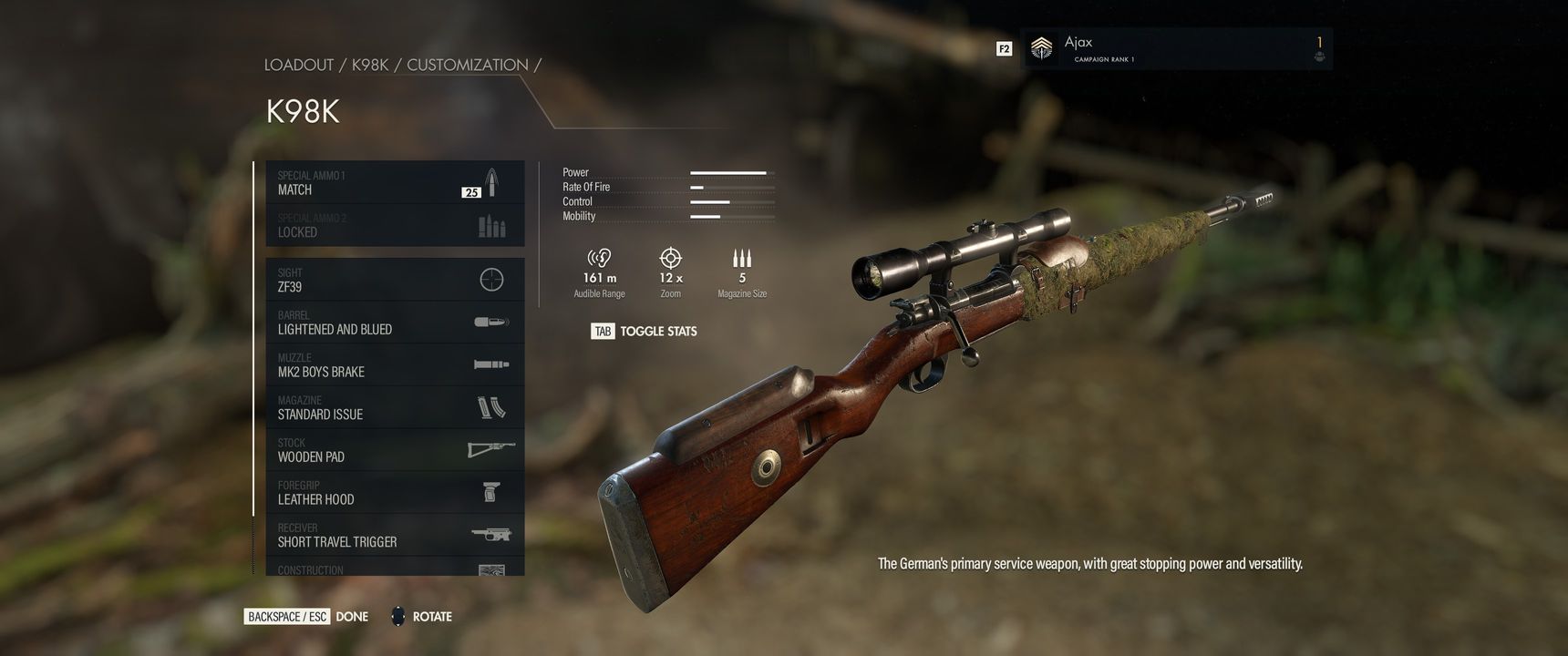Toggle the weapon stats display
The image size is (1568, 656).
[645, 332]
